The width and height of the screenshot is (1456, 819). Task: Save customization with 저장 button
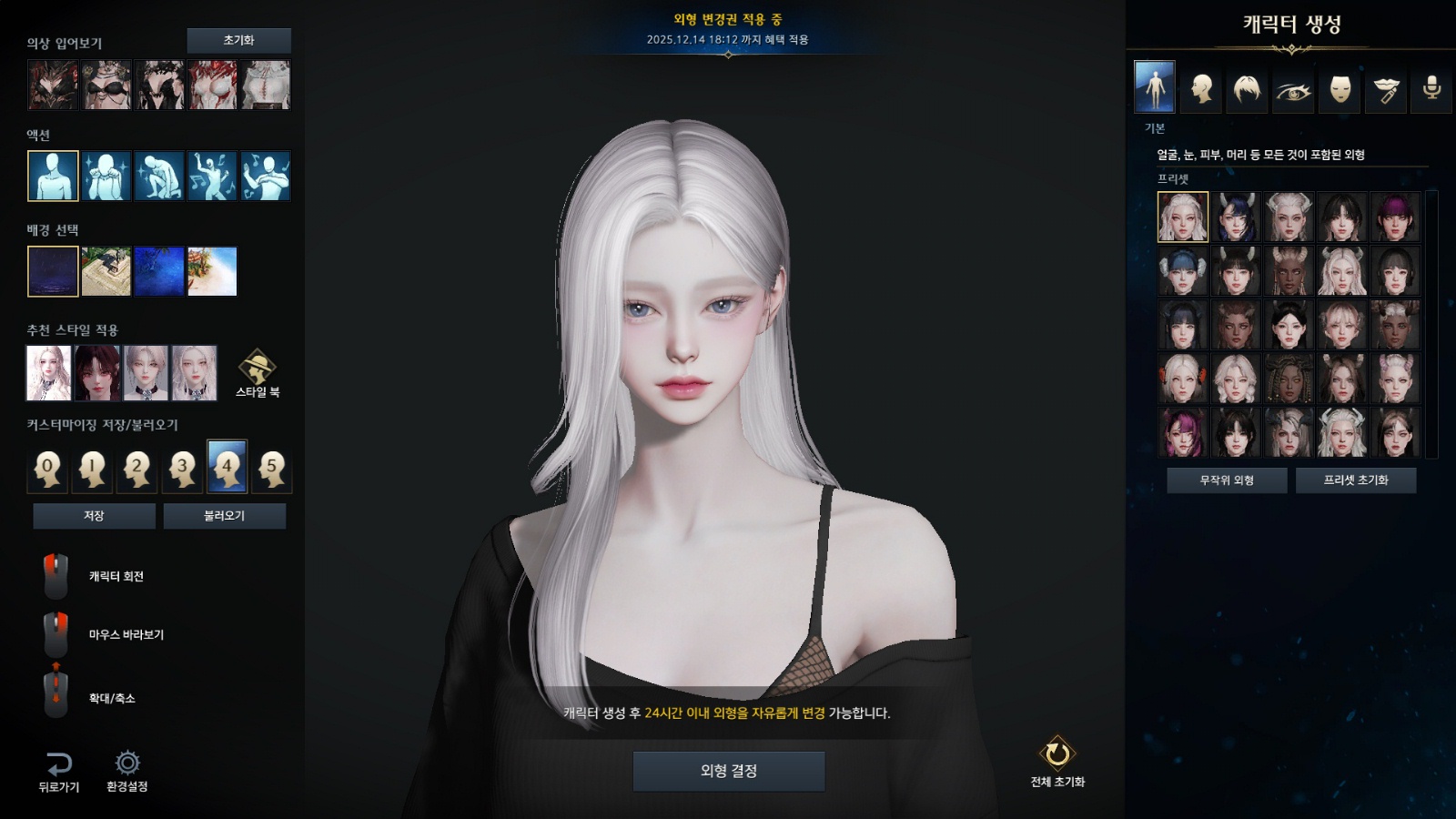[x=94, y=516]
